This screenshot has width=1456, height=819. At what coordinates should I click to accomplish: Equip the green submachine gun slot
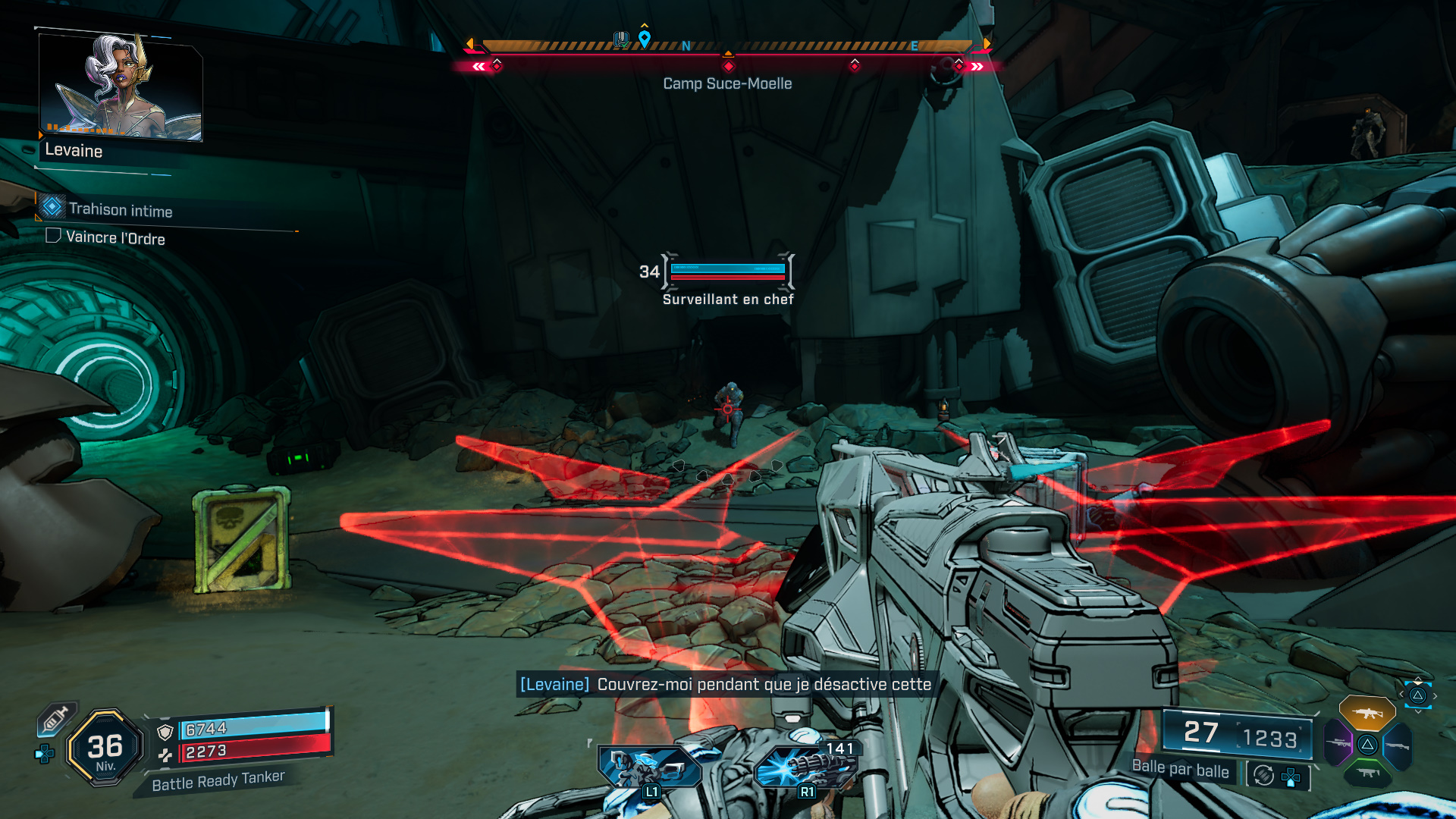click(x=1367, y=773)
